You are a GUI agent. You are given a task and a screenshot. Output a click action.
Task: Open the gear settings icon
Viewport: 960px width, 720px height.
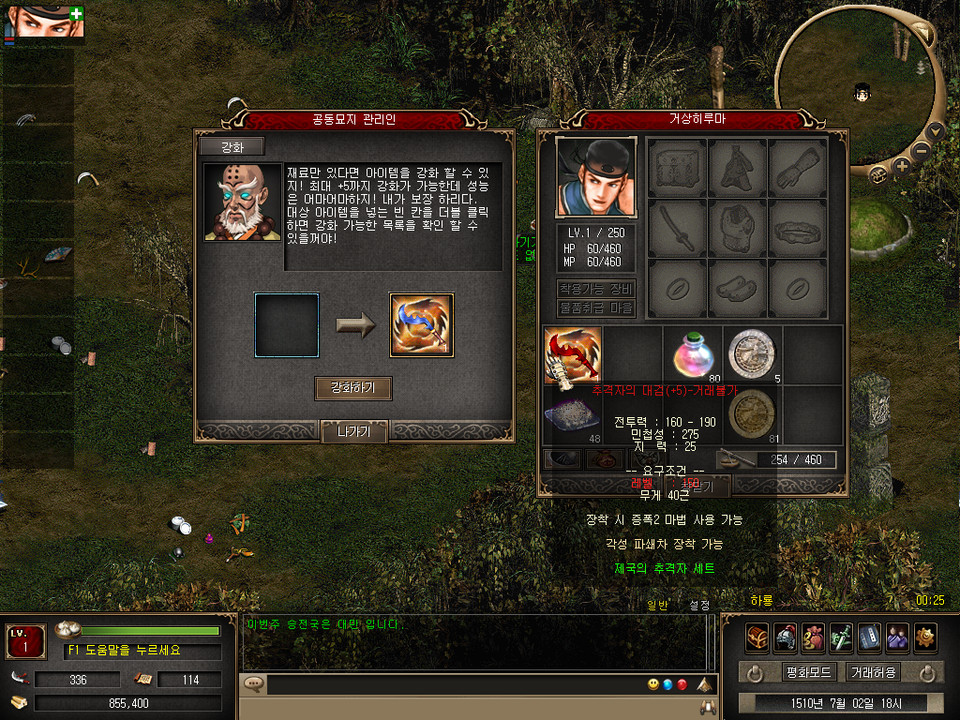coord(925,636)
